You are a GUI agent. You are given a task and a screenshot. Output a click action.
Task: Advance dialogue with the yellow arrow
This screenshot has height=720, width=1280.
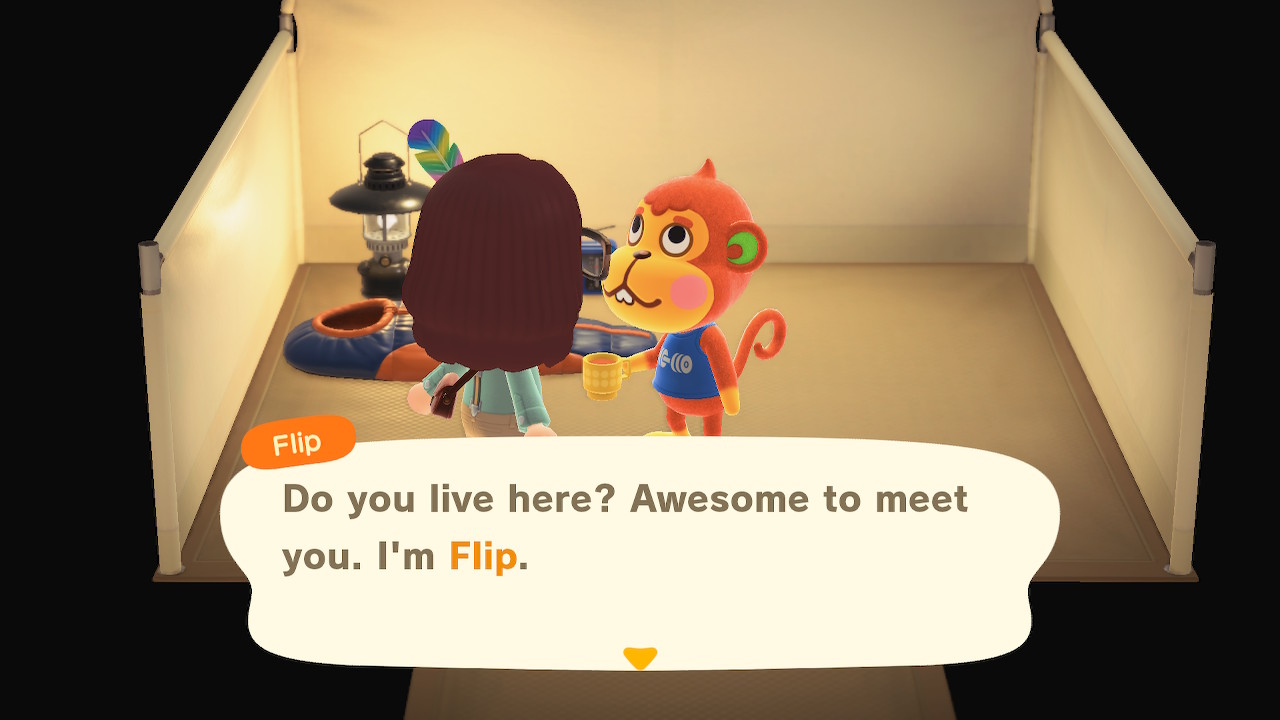640,658
